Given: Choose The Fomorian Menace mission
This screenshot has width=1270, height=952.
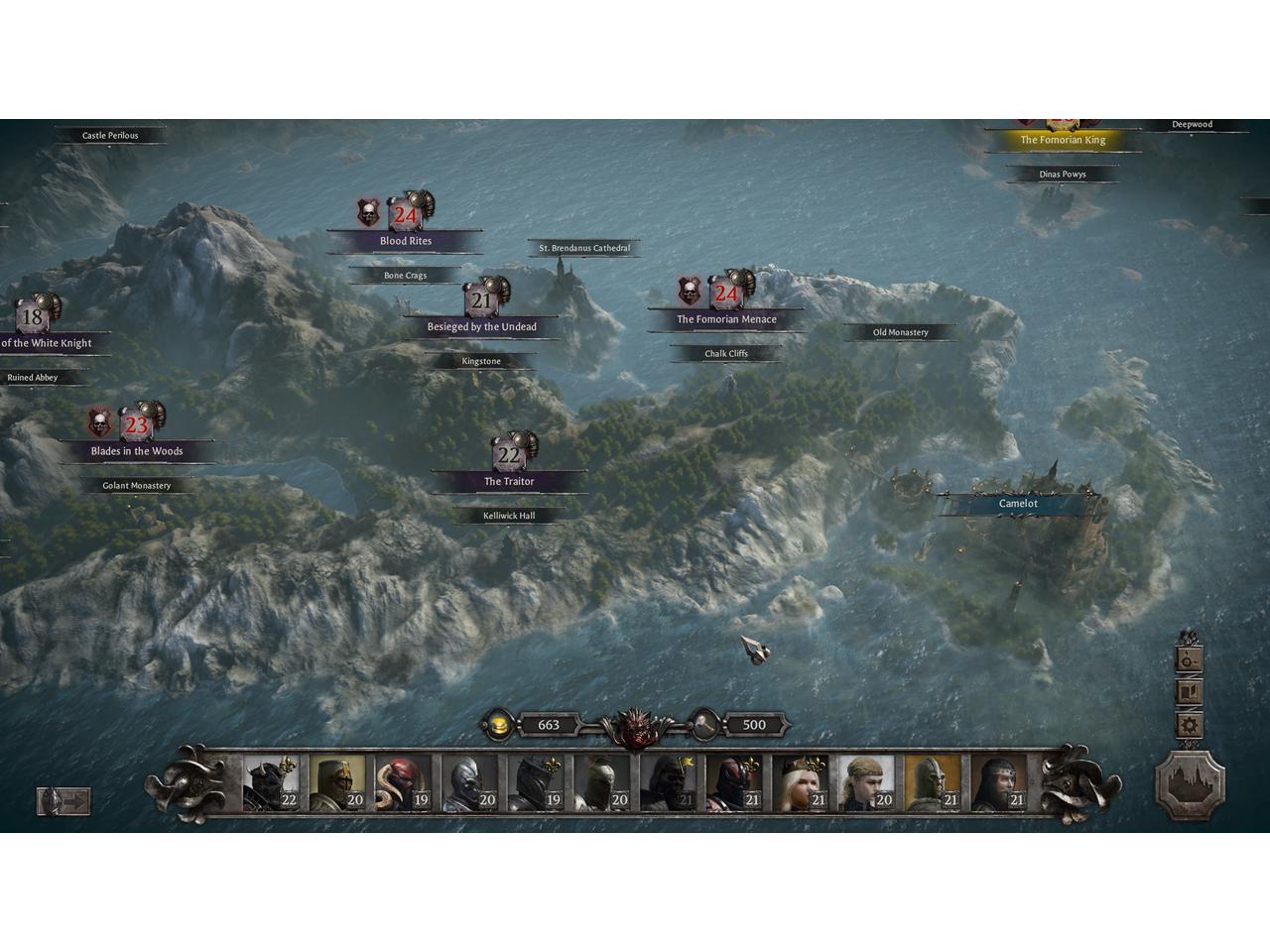Looking at the screenshot, I should (x=726, y=319).
